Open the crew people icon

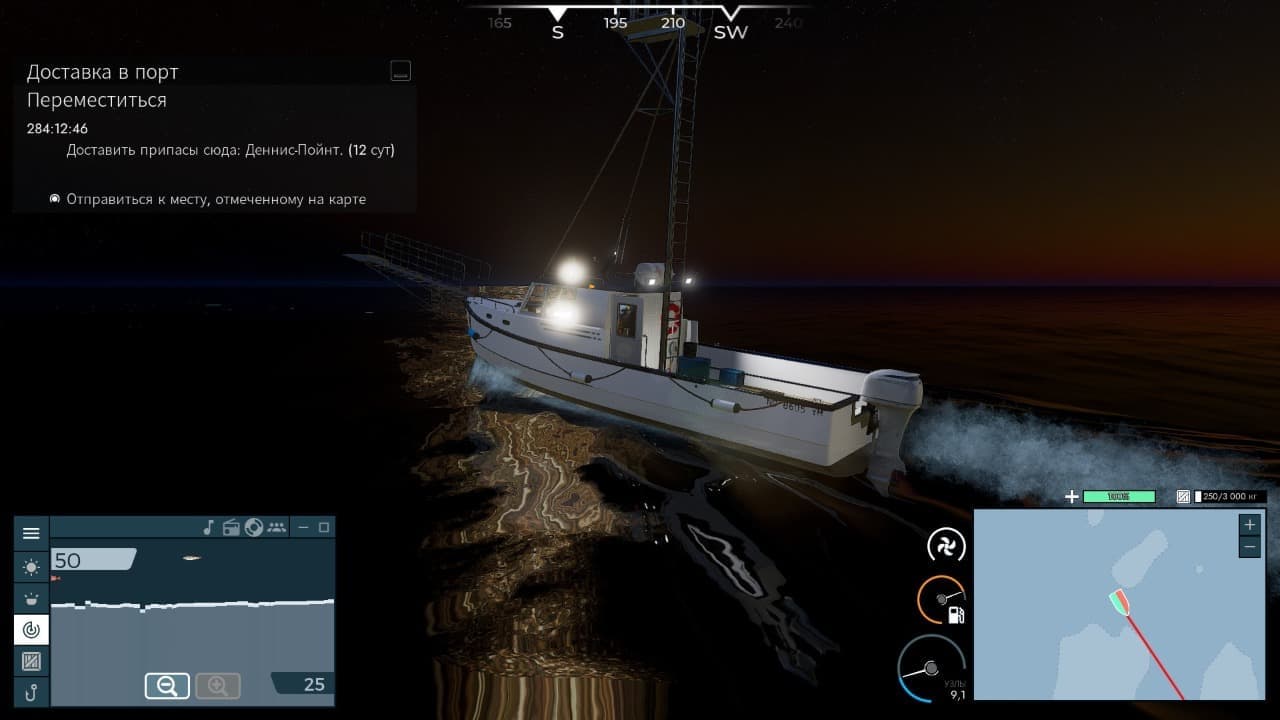[x=277, y=527]
